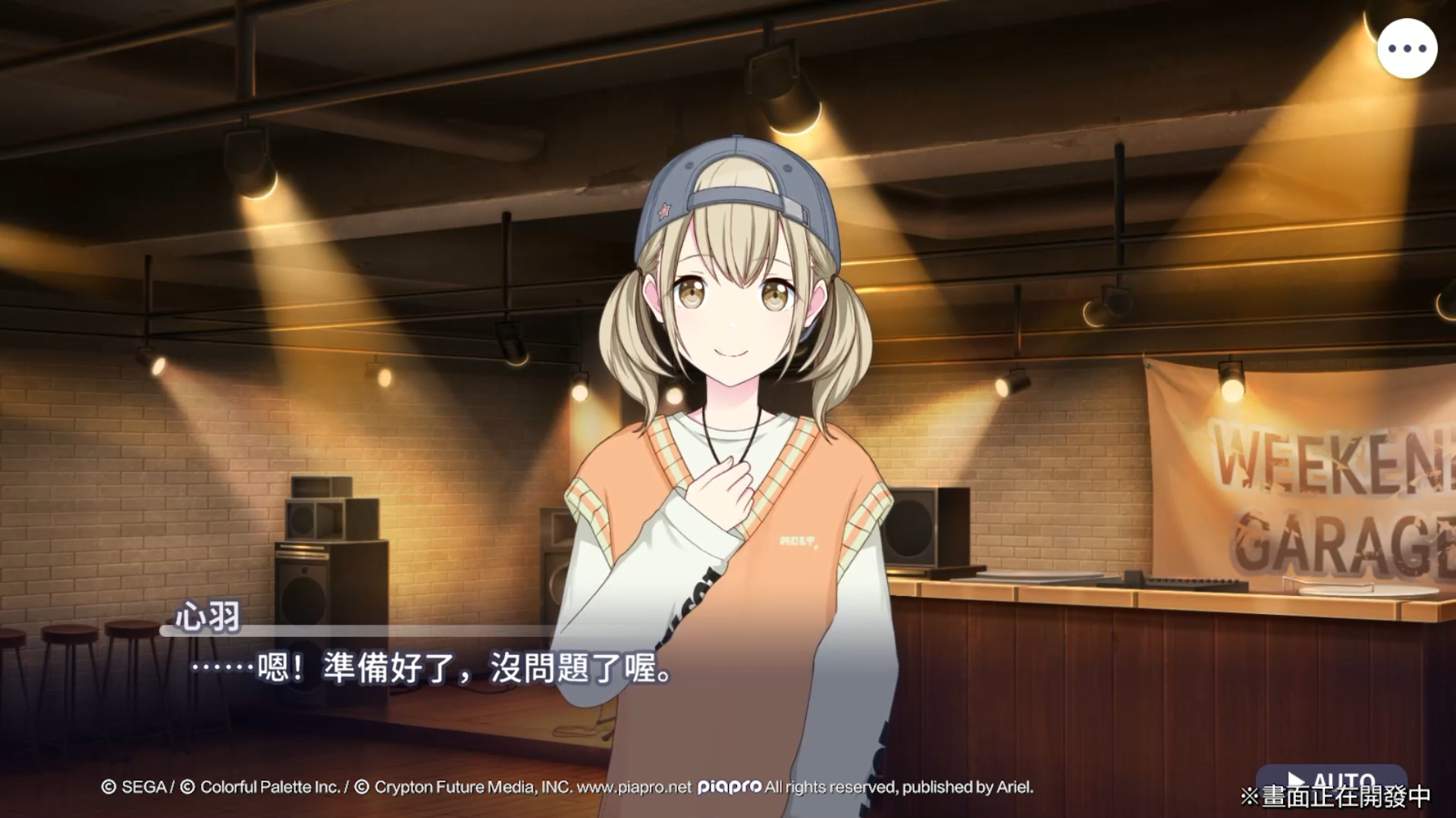Screen dimensions: 1456x818
Task: Toggle AUTO dialogue playback
Action: [x=1331, y=780]
